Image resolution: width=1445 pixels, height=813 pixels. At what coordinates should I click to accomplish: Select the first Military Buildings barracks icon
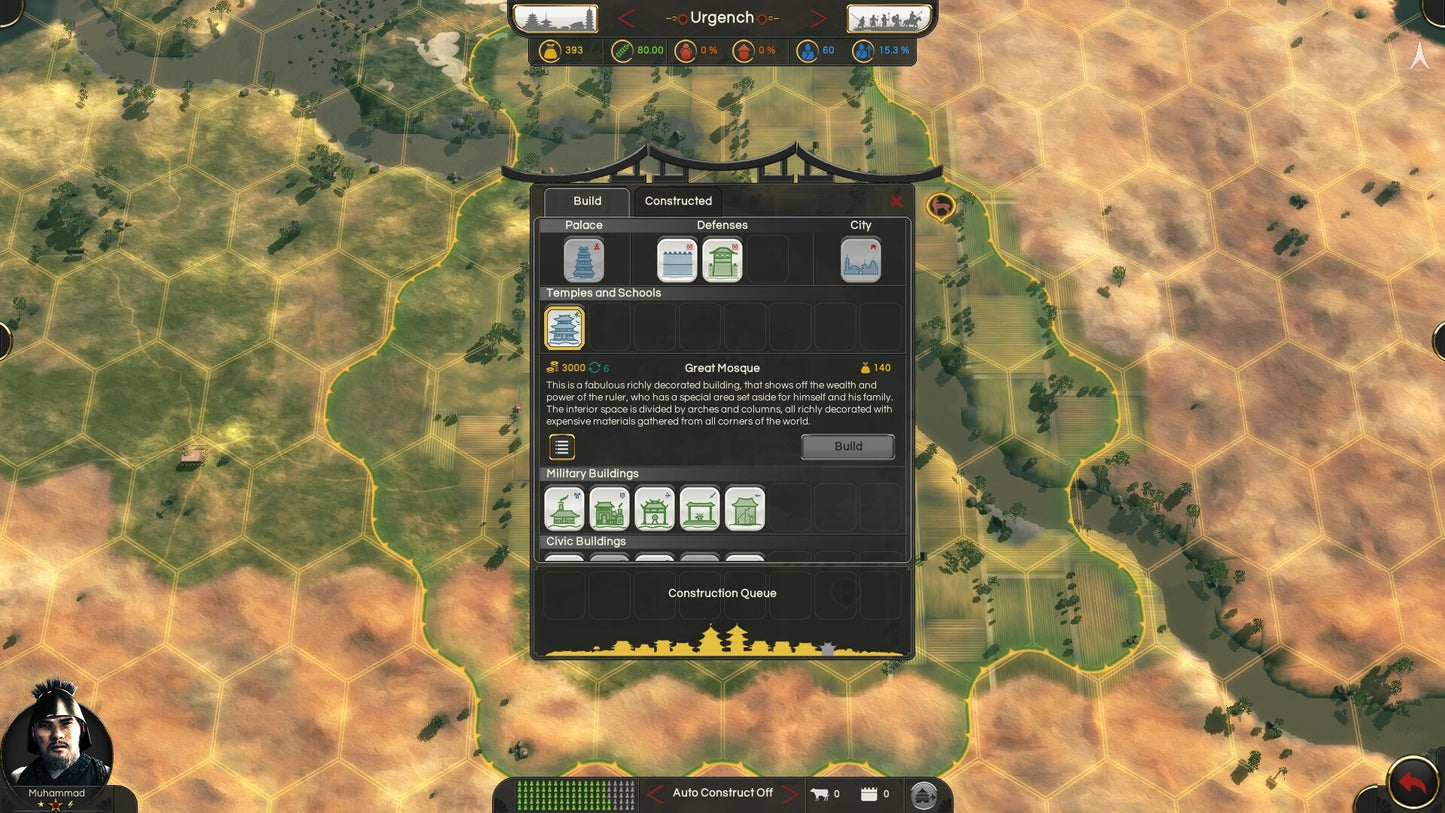click(x=565, y=508)
